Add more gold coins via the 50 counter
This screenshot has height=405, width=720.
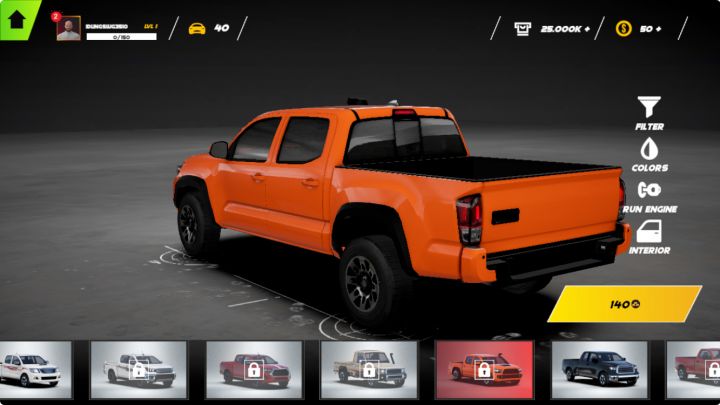638,28
